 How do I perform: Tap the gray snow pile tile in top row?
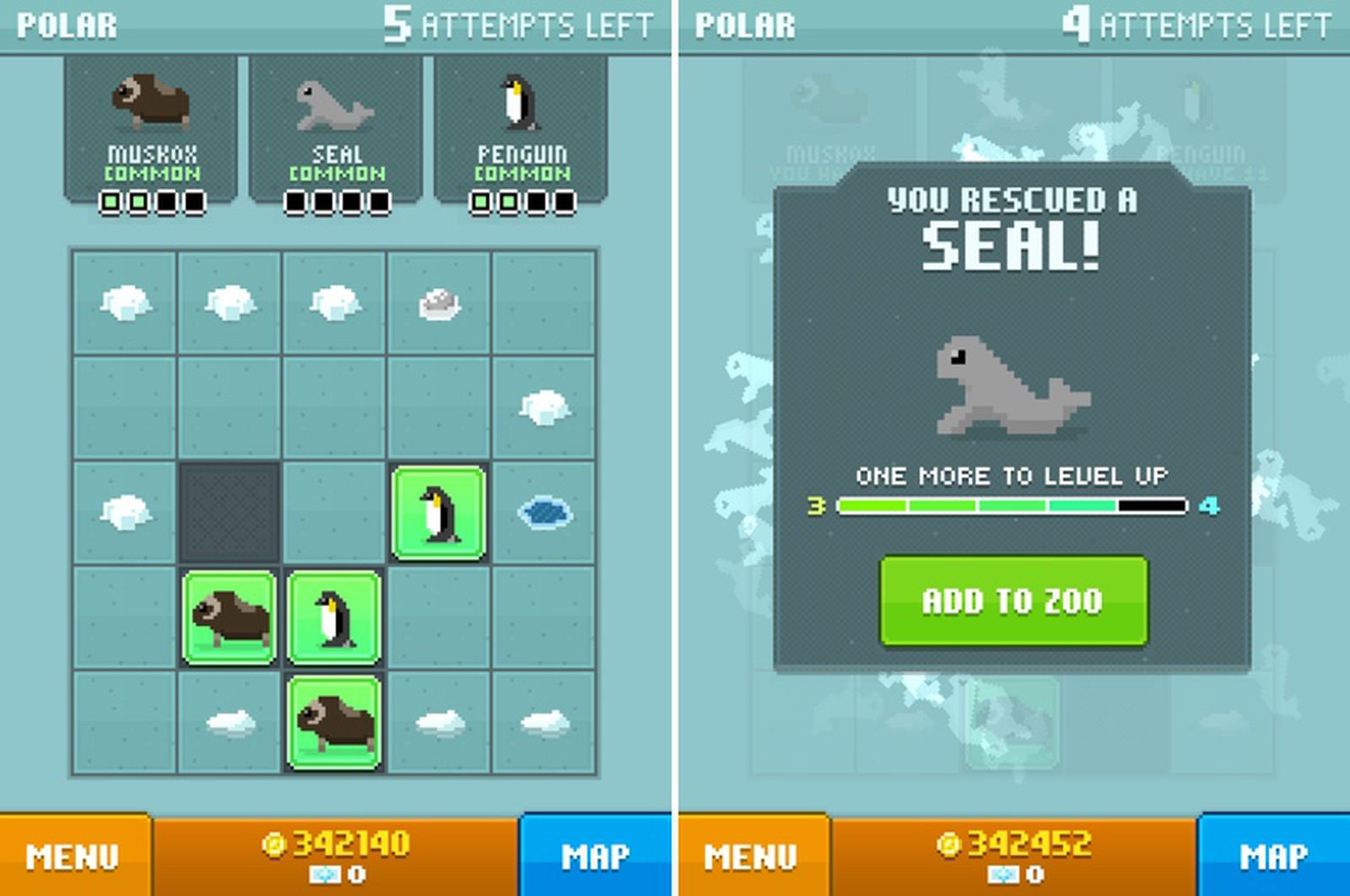440,301
